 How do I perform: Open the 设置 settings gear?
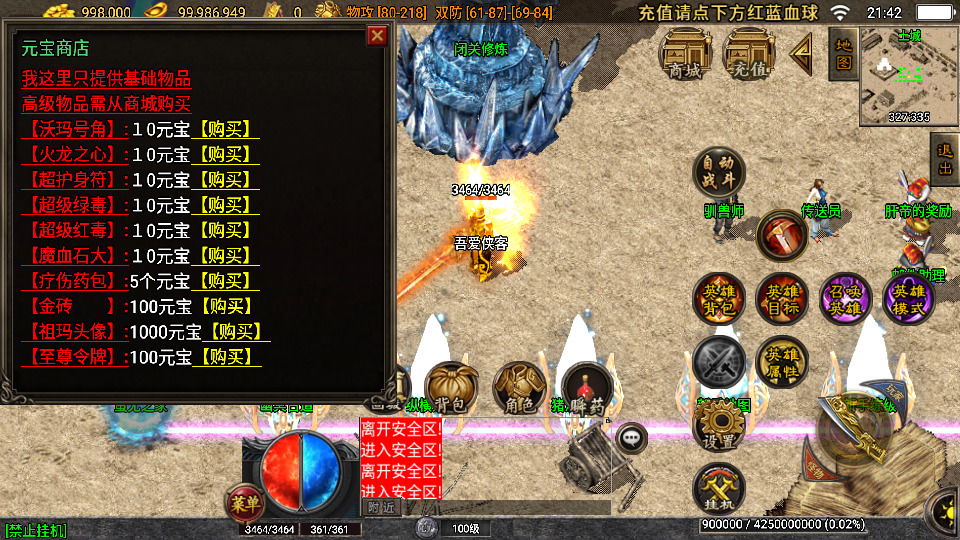[x=719, y=426]
